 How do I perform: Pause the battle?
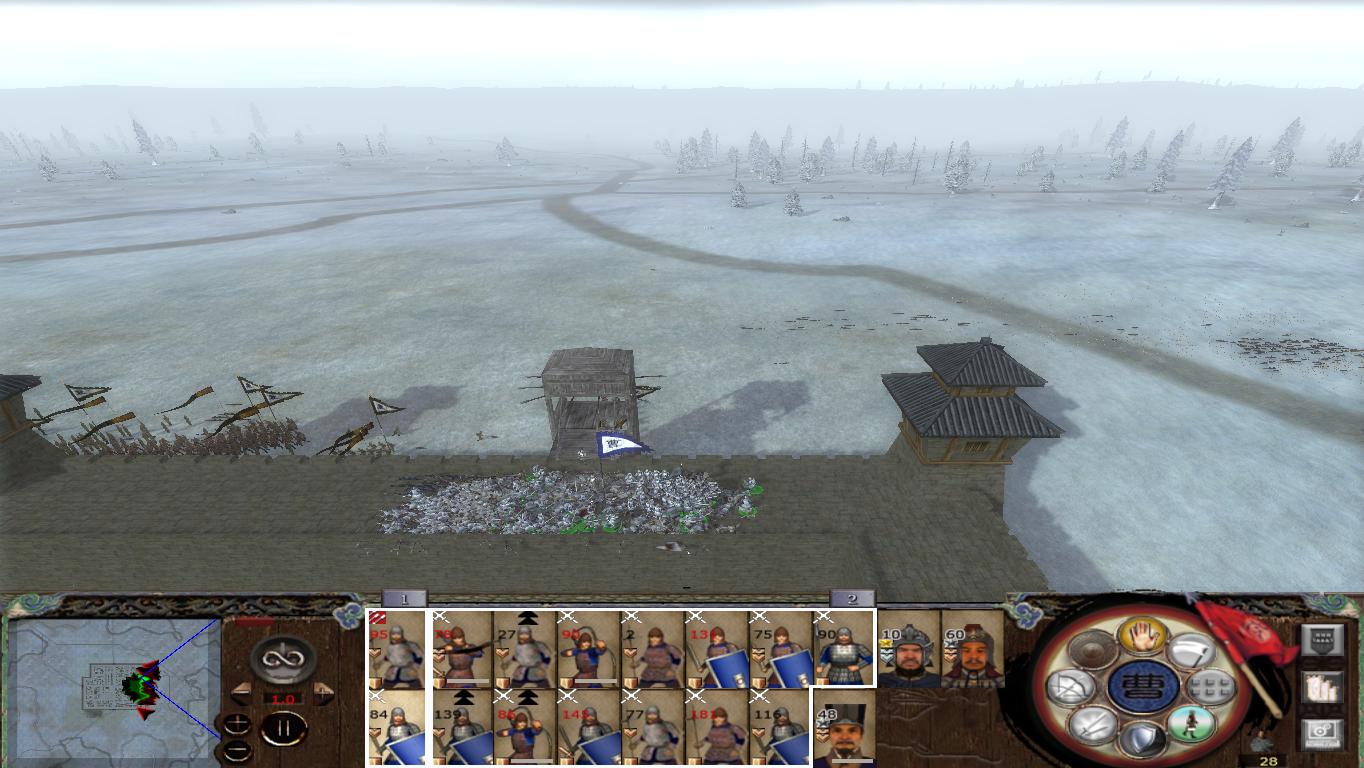283,727
